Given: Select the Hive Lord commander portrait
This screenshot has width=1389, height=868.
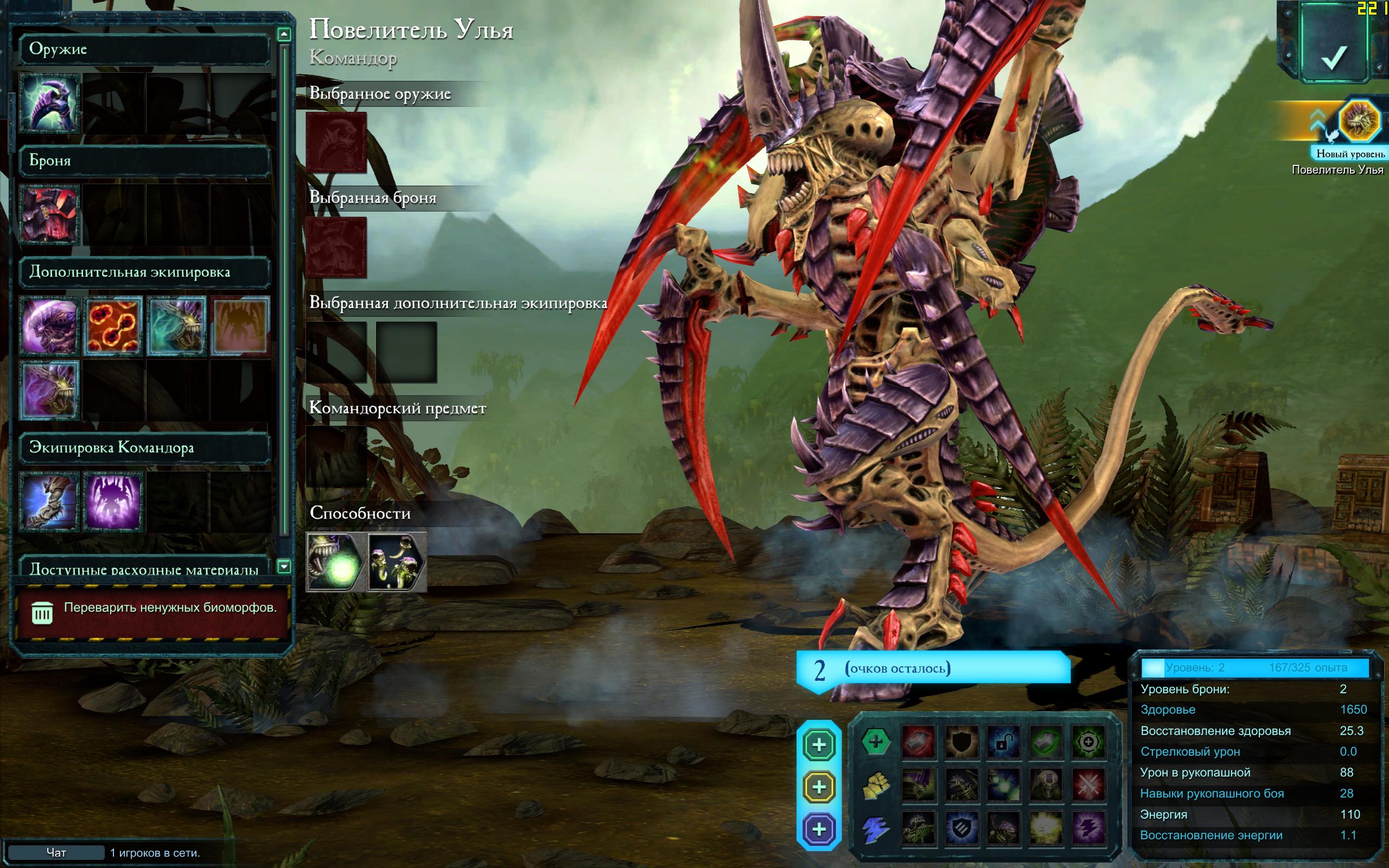Looking at the screenshot, I should click(1359, 122).
